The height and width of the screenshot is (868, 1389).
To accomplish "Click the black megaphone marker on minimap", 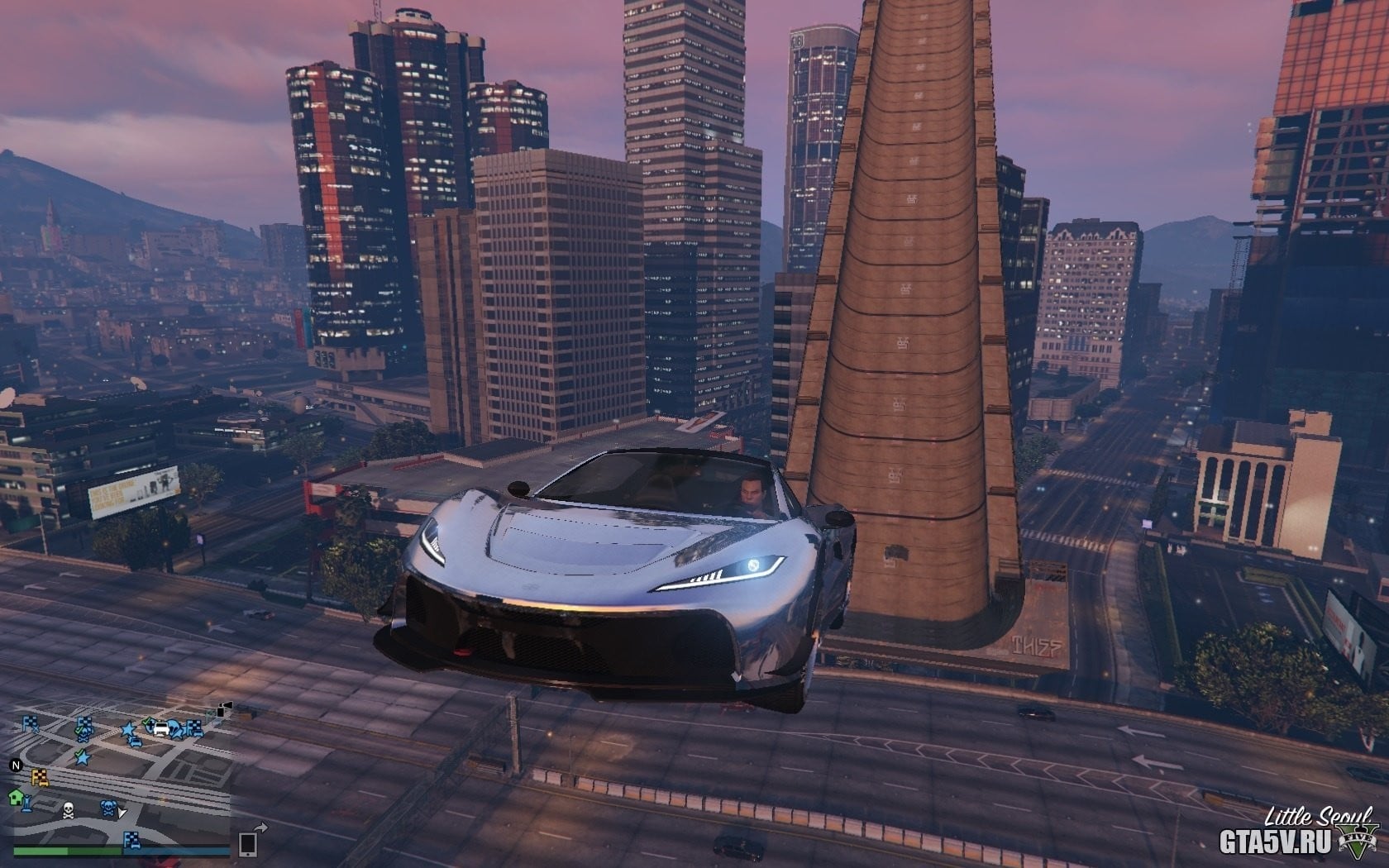I will tap(222, 710).
